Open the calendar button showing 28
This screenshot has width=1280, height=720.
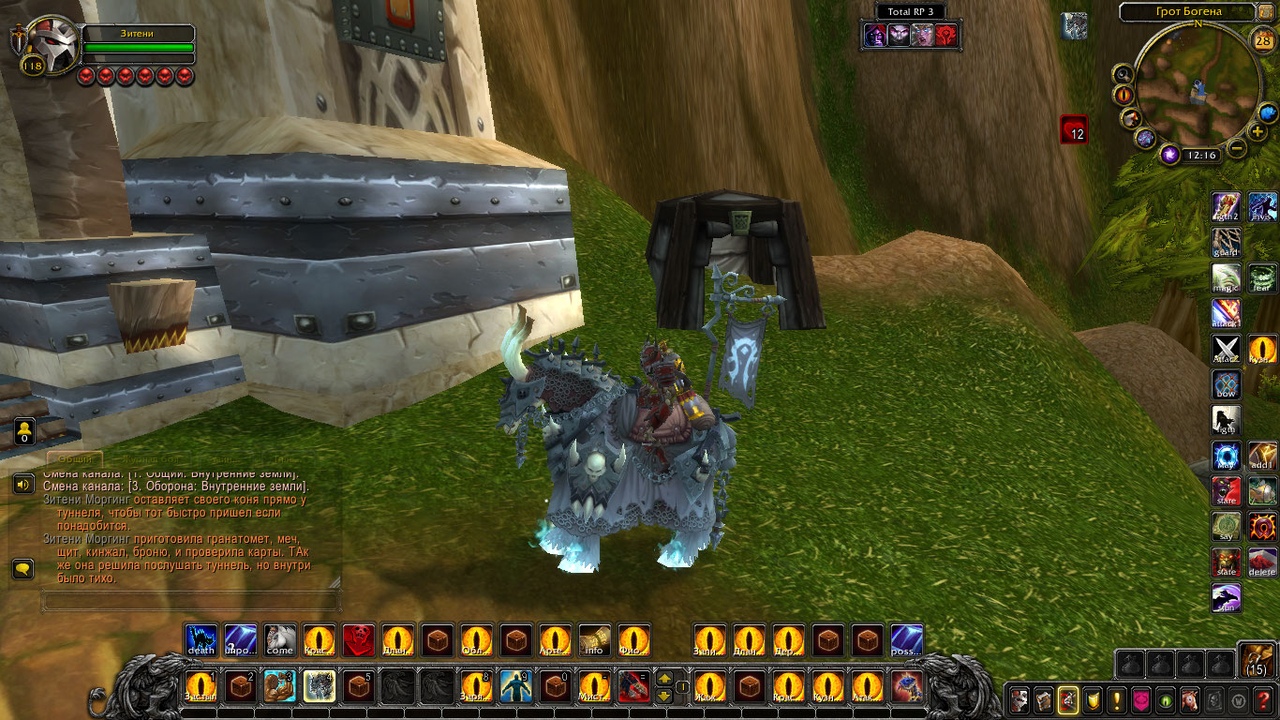coord(1262,40)
